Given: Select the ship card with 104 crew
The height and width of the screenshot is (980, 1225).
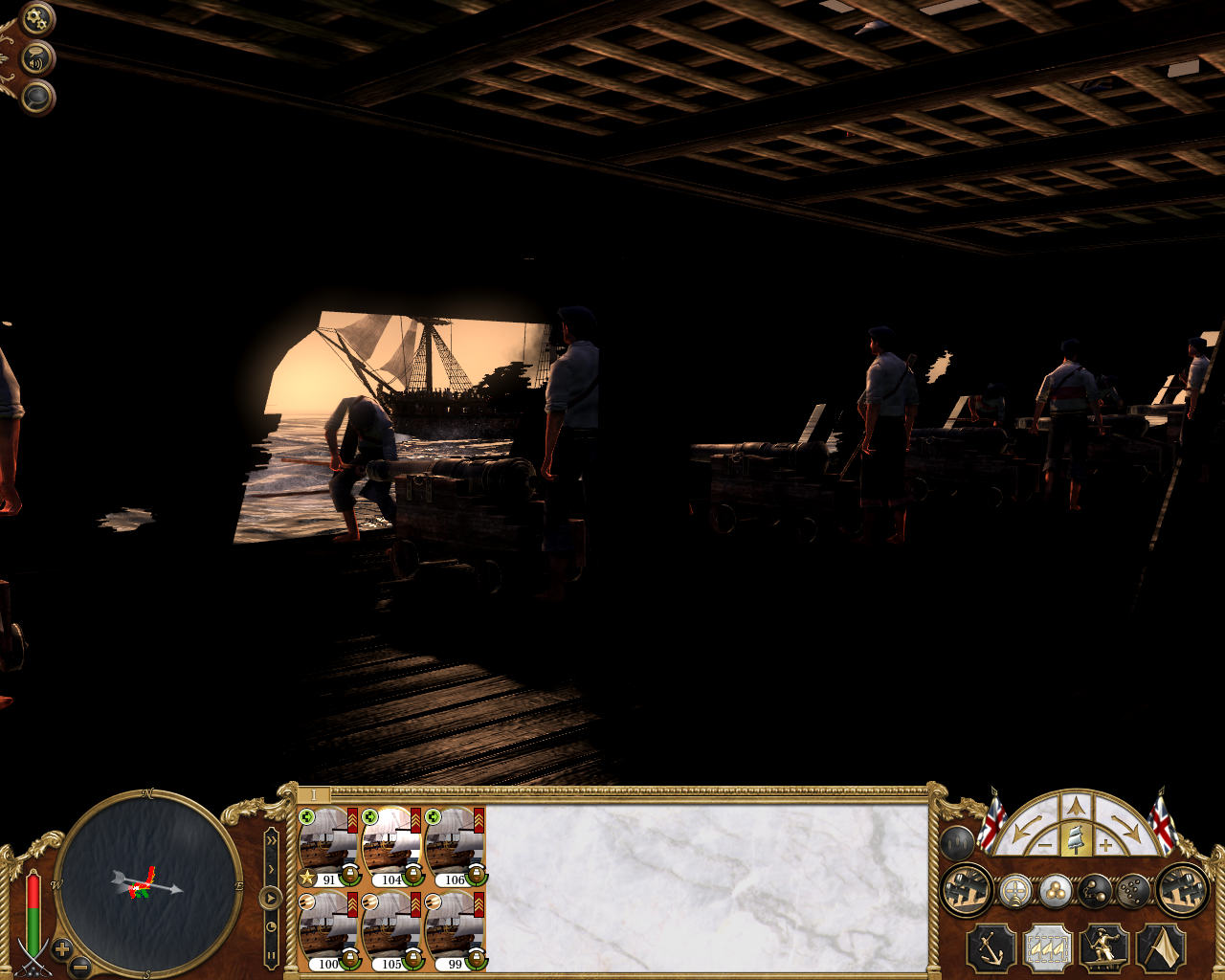Looking at the screenshot, I should click(391, 847).
